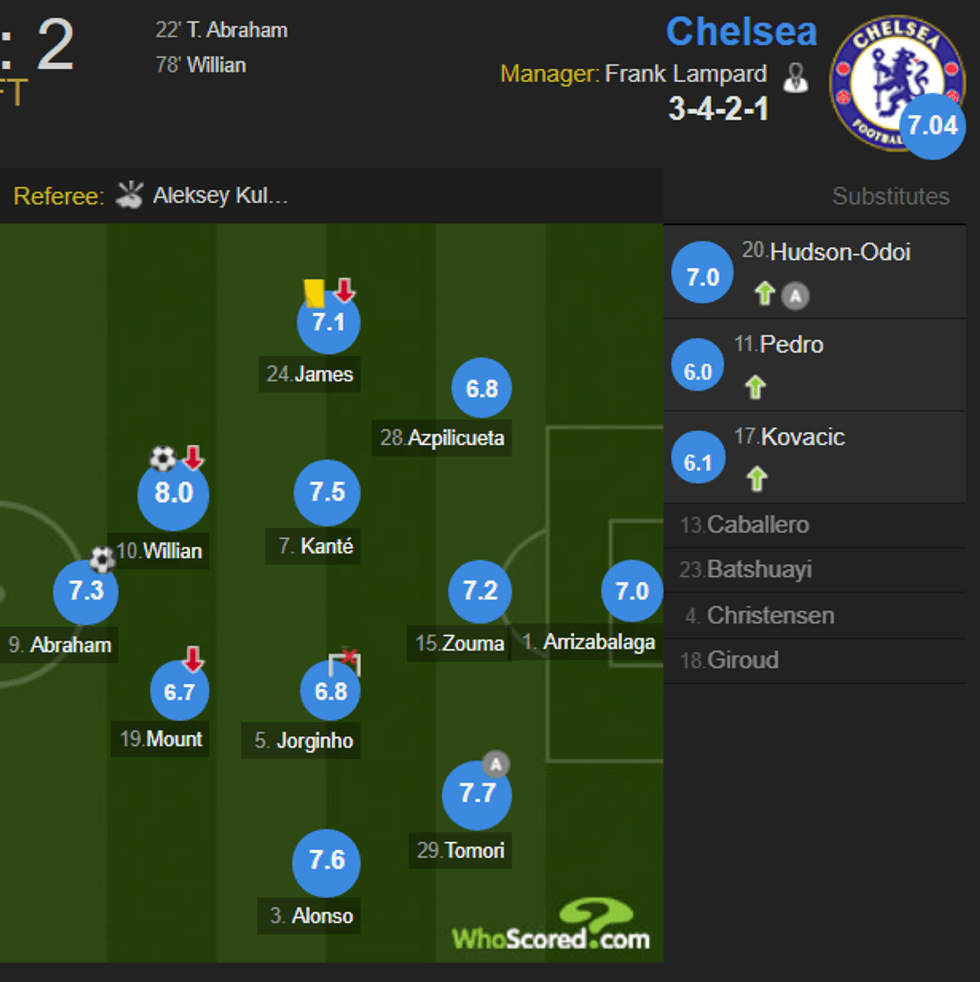Select Giroud from the bench list
The image size is (980, 982).
point(742,660)
